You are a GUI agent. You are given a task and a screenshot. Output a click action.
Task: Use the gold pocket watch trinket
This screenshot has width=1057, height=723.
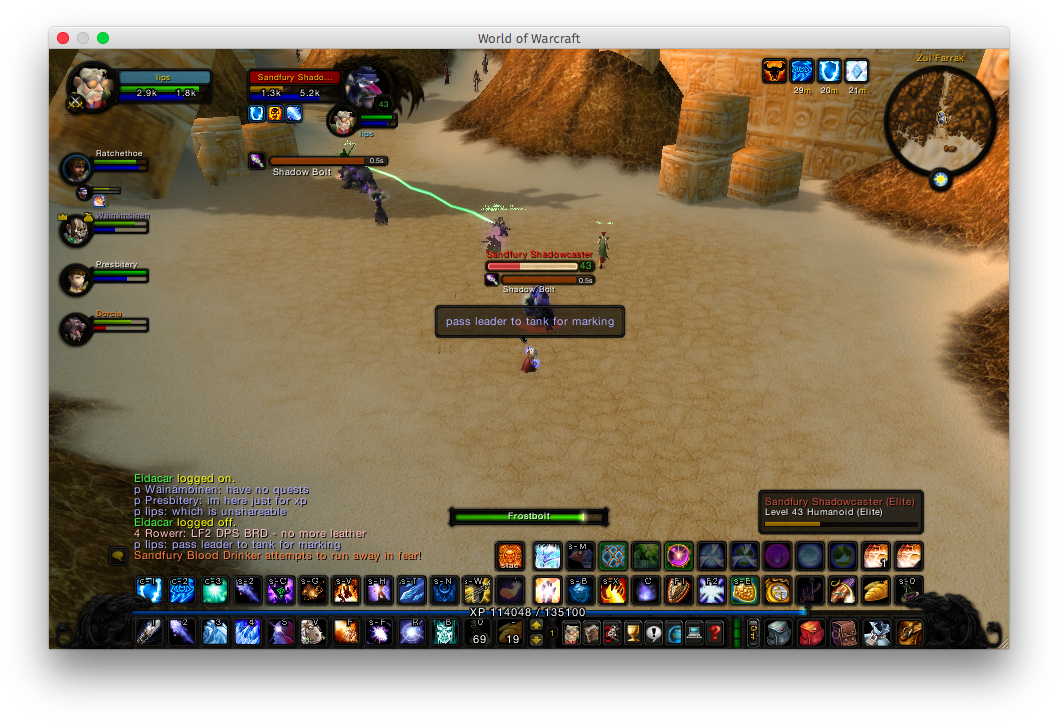779,590
